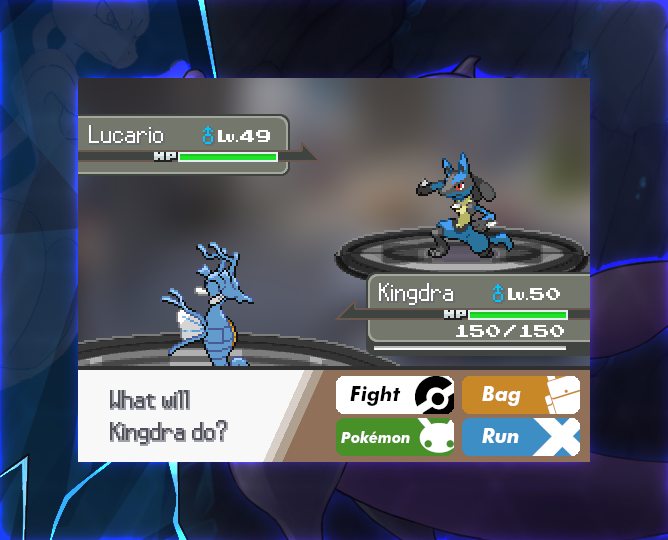Choose the Fight command
The width and height of the screenshot is (668, 540).
coord(394,395)
